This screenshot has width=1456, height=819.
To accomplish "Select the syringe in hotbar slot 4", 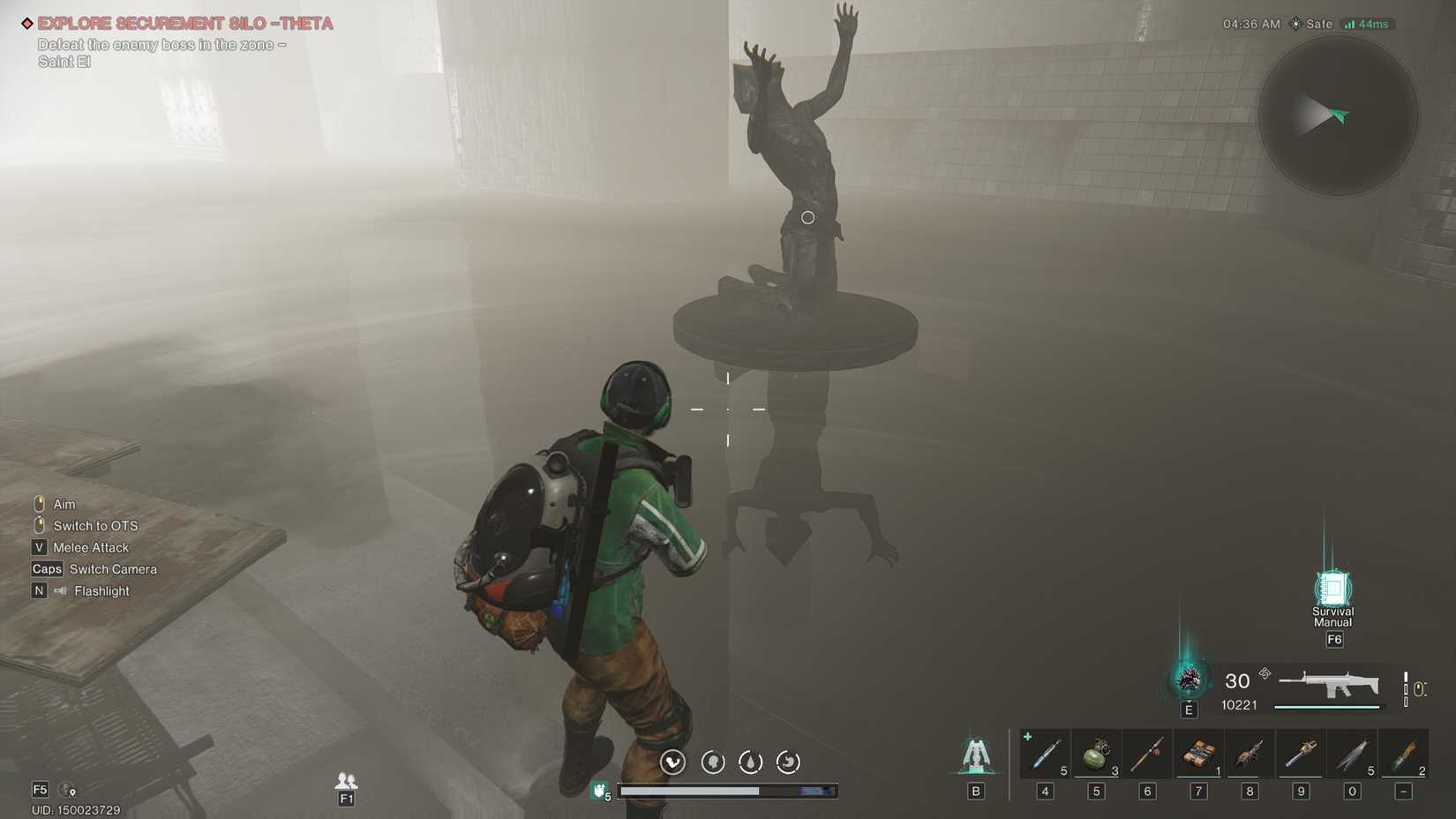I will click(x=1046, y=753).
